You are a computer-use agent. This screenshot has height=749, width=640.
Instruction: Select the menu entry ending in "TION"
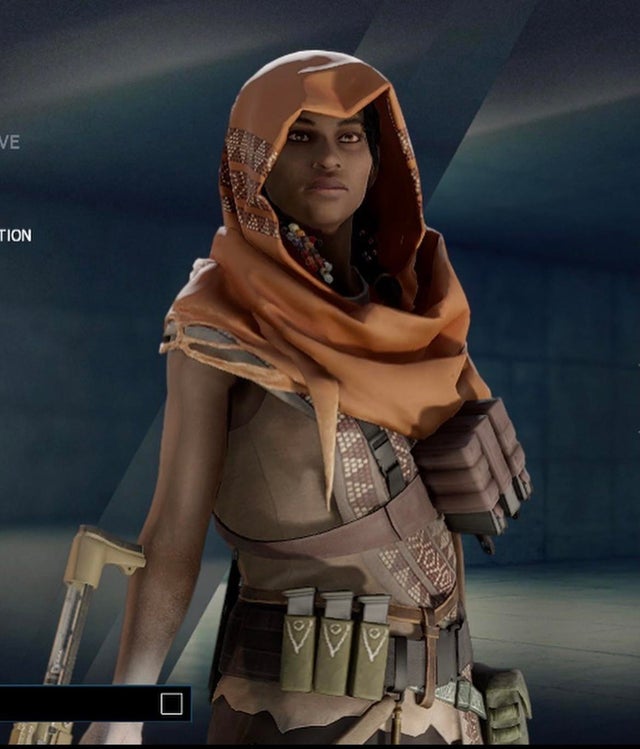pyautogui.click(x=15, y=236)
